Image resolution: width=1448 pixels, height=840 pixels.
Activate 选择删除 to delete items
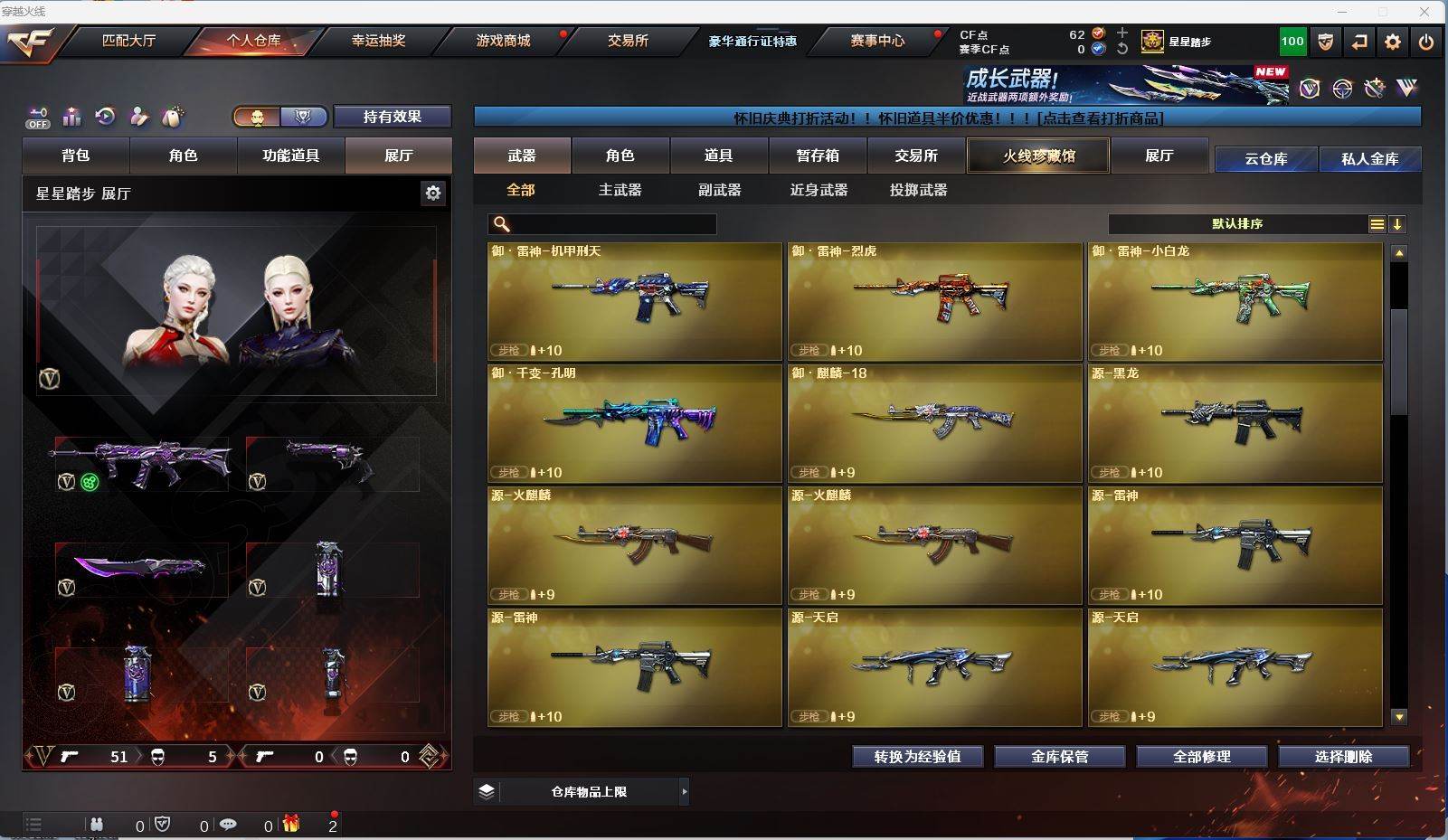tap(1343, 757)
